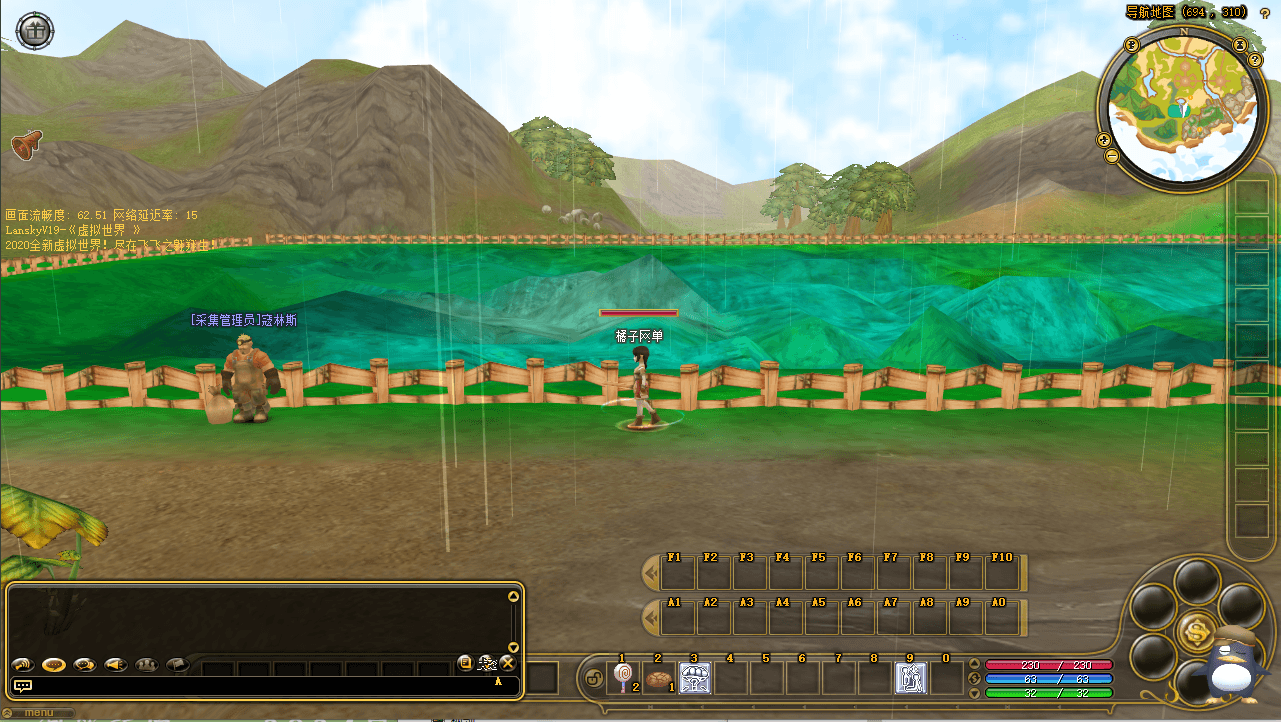1281x722 pixels.
Task: Open the chat log notepad button
Action: pos(465,663)
